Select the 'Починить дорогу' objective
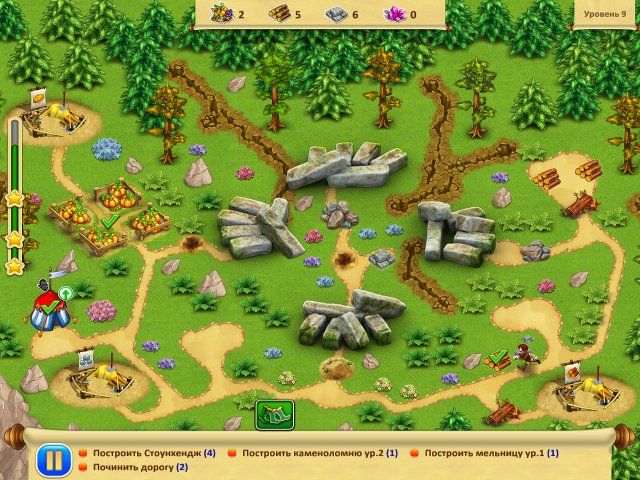The image size is (640, 480). [x=139, y=467]
